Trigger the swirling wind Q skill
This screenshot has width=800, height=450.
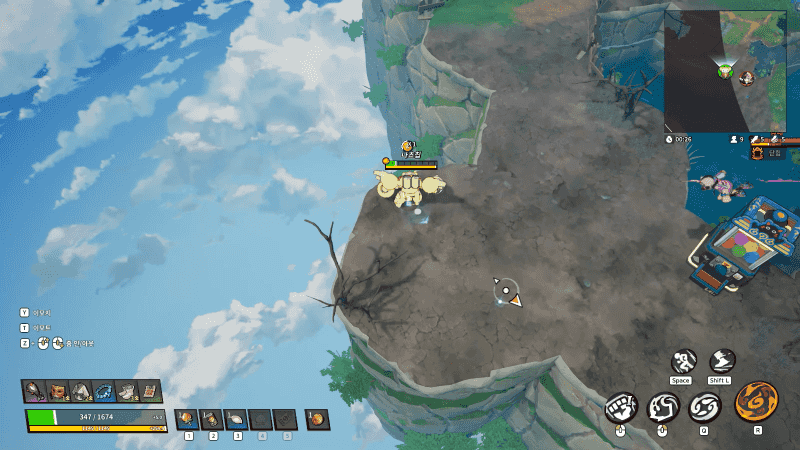[704, 408]
